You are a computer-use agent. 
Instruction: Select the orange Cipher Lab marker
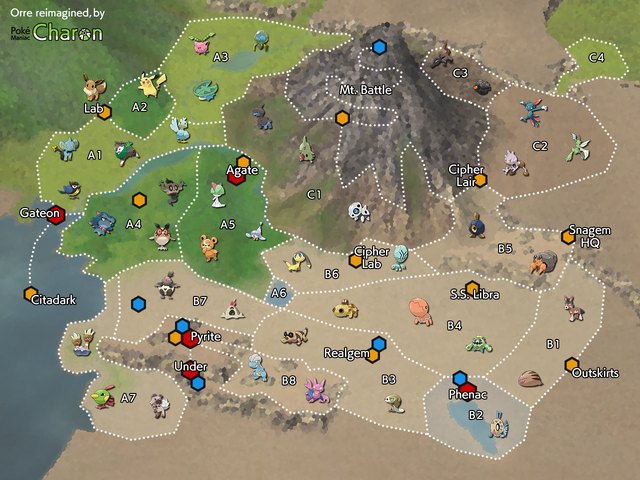[x=354, y=261]
